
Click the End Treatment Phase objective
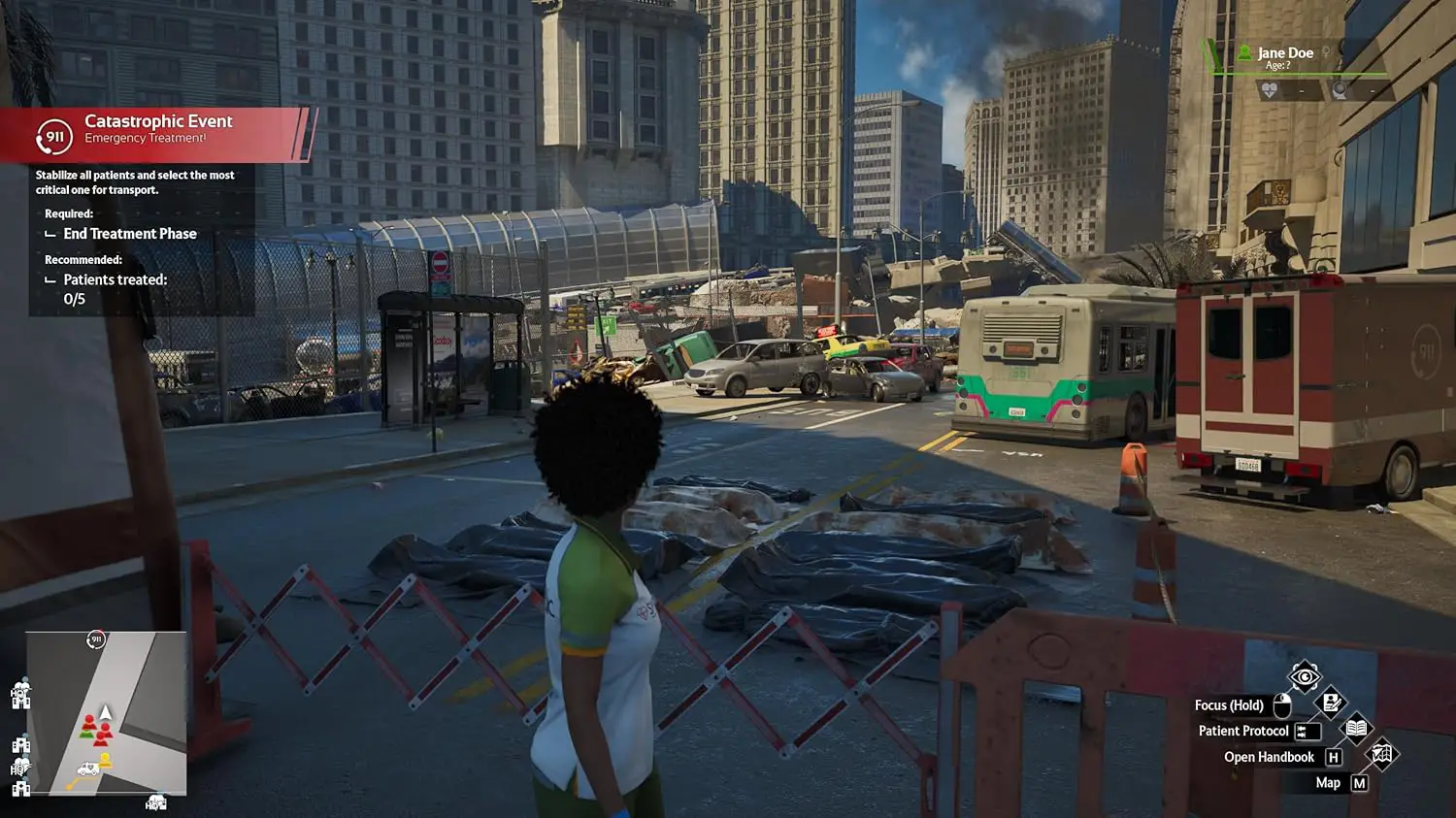(x=129, y=234)
